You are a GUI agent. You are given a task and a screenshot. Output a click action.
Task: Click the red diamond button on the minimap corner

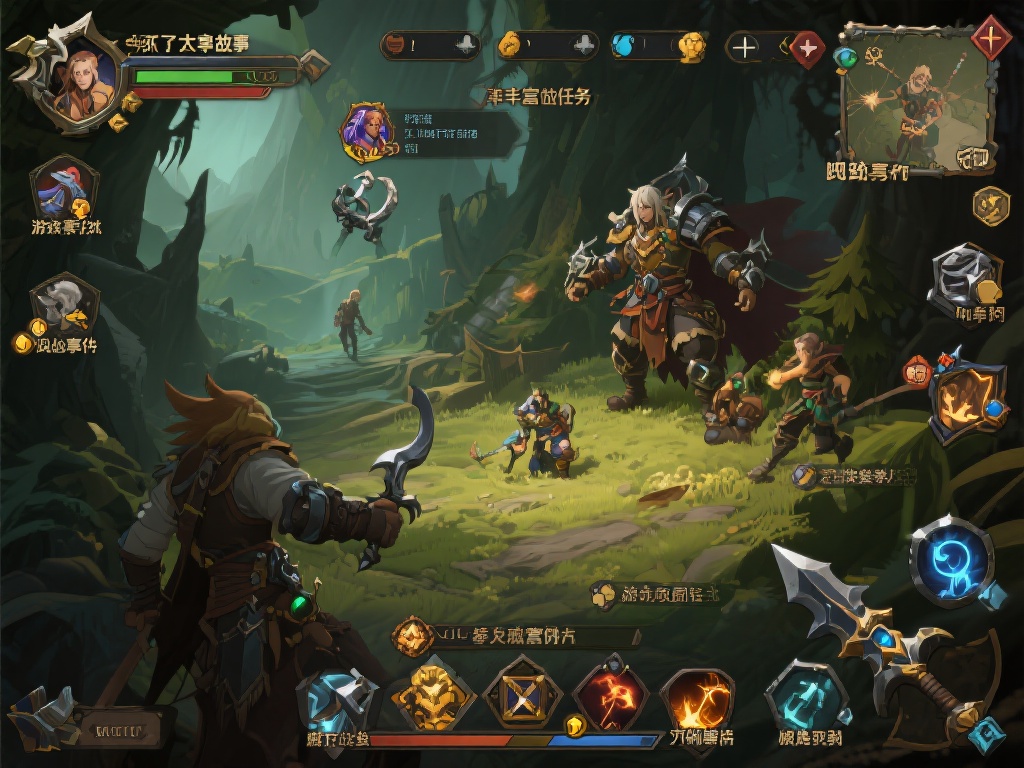click(990, 38)
